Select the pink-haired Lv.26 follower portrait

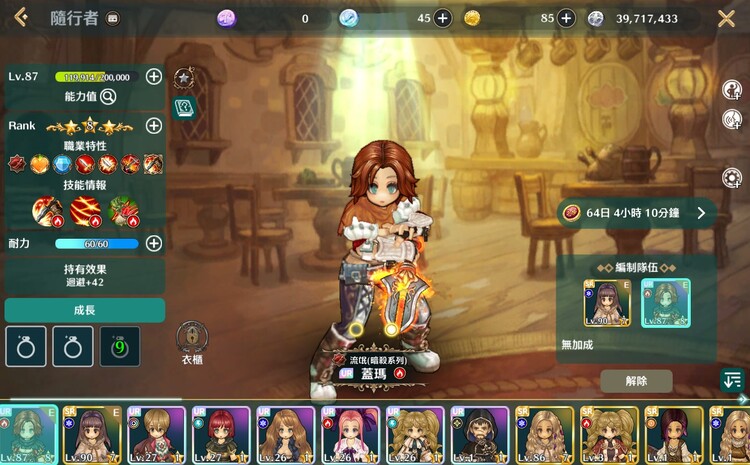click(x=351, y=435)
